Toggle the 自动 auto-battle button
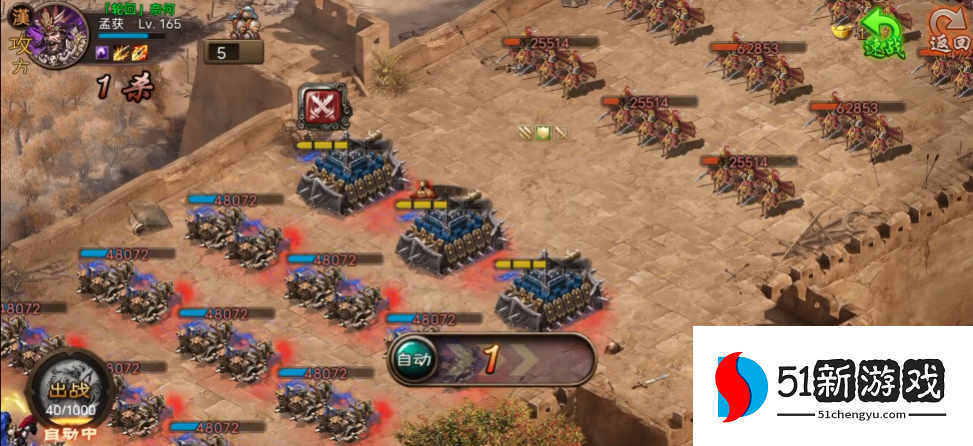 coord(413,358)
